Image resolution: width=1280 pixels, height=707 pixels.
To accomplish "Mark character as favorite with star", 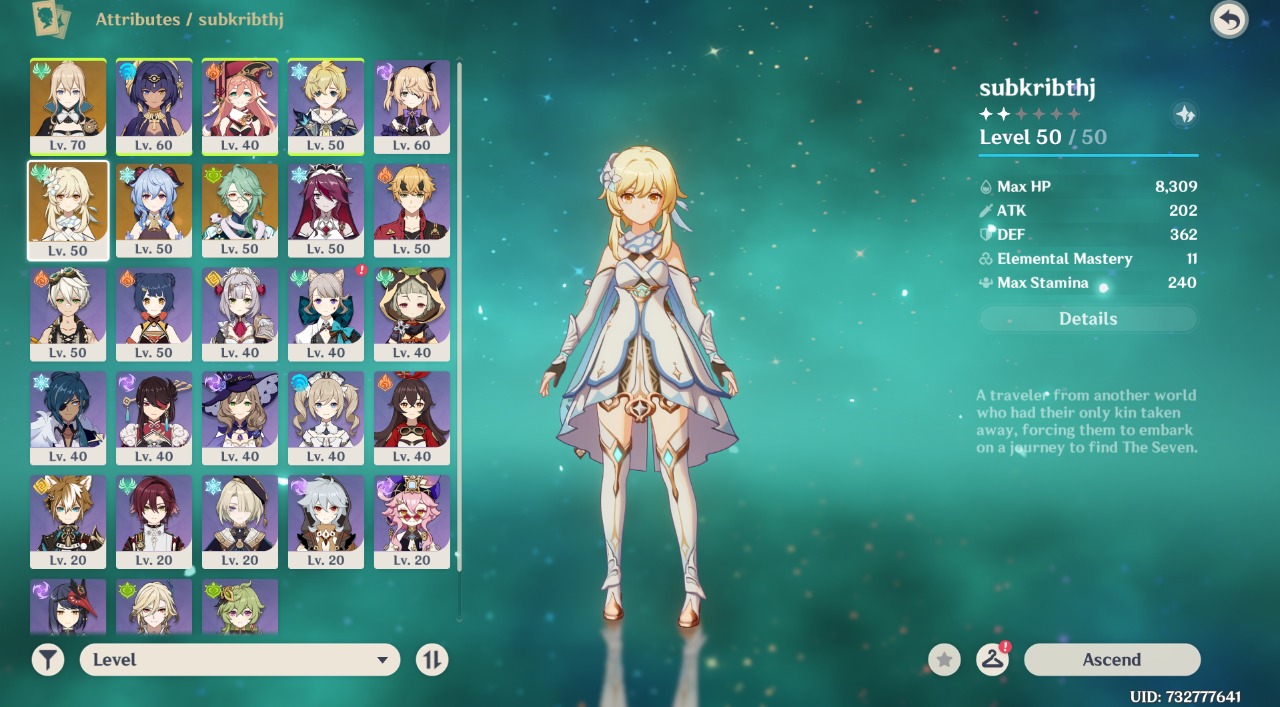I will click(x=944, y=660).
